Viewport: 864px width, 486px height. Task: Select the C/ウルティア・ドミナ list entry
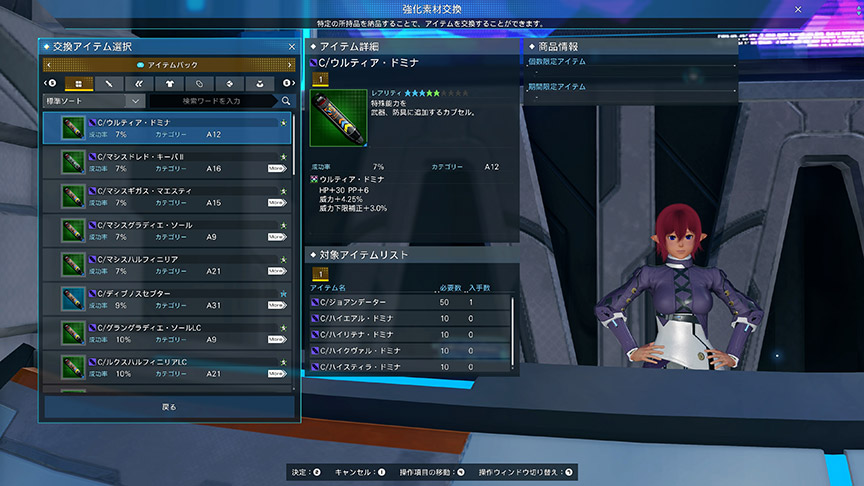tap(165, 127)
